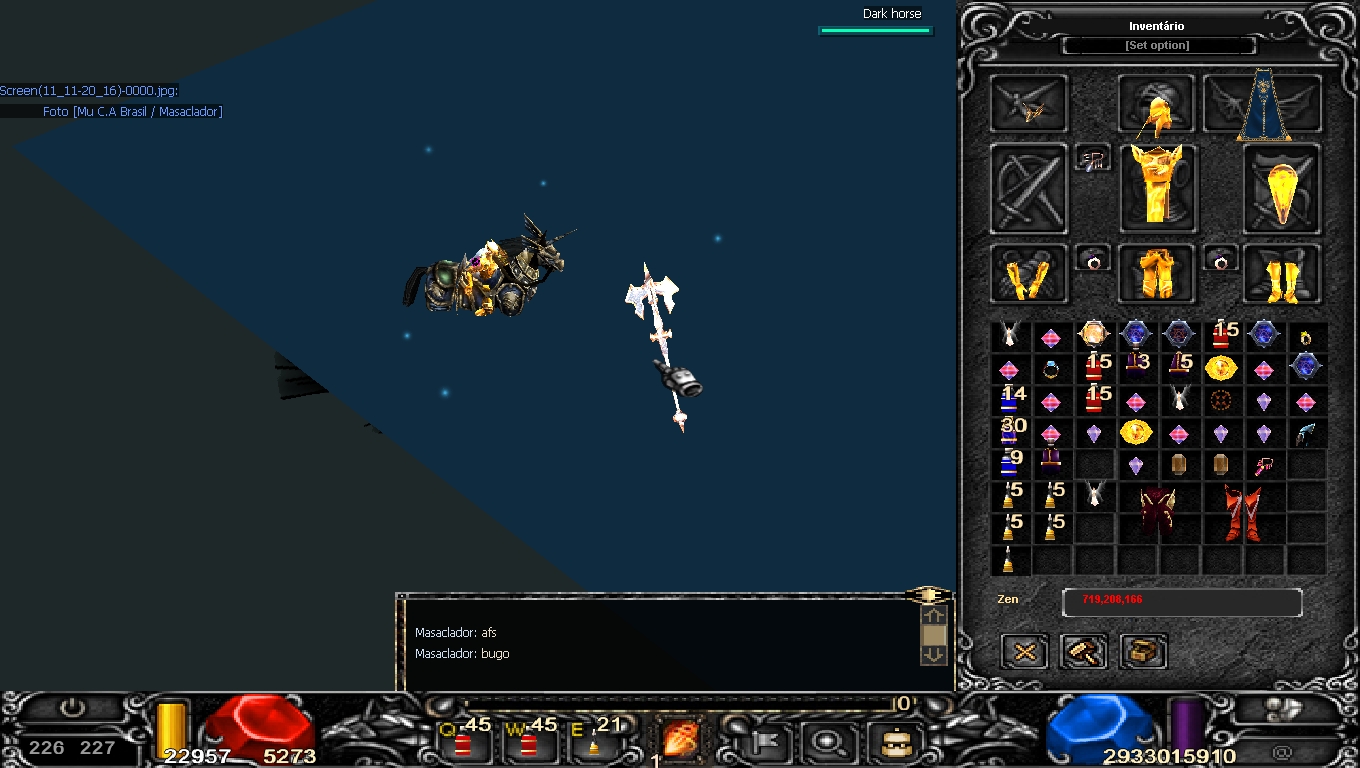Screen dimensions: 1360x768
Task: Select the equipped golden armor slot
Action: [x=1156, y=187]
